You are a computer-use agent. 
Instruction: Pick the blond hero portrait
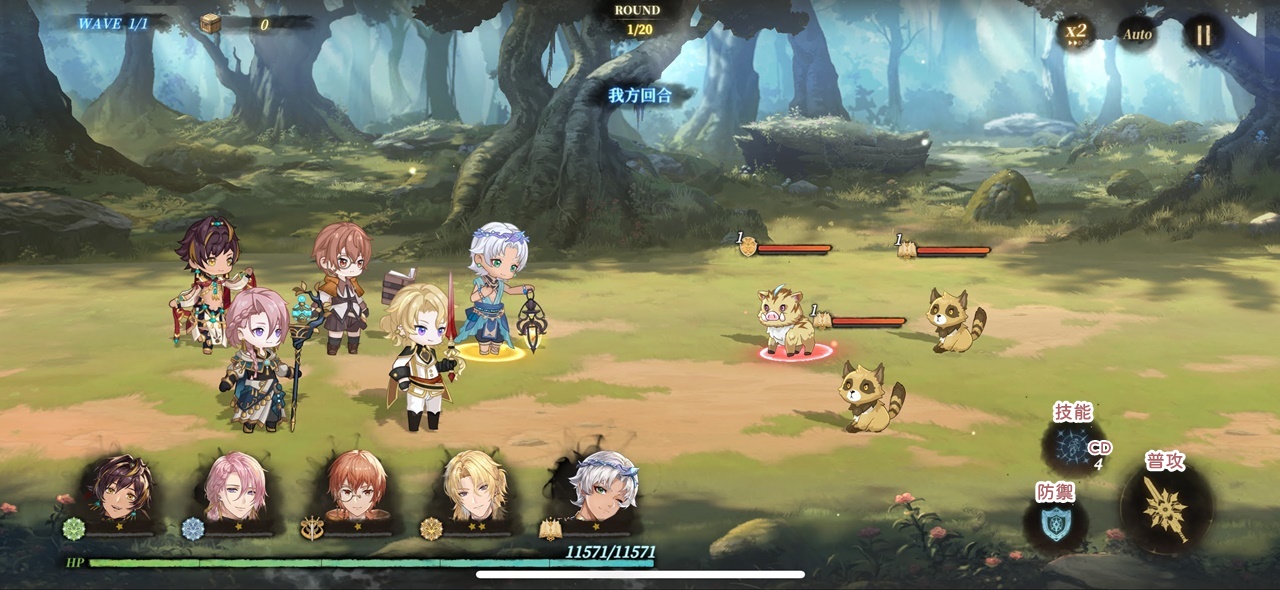point(476,491)
